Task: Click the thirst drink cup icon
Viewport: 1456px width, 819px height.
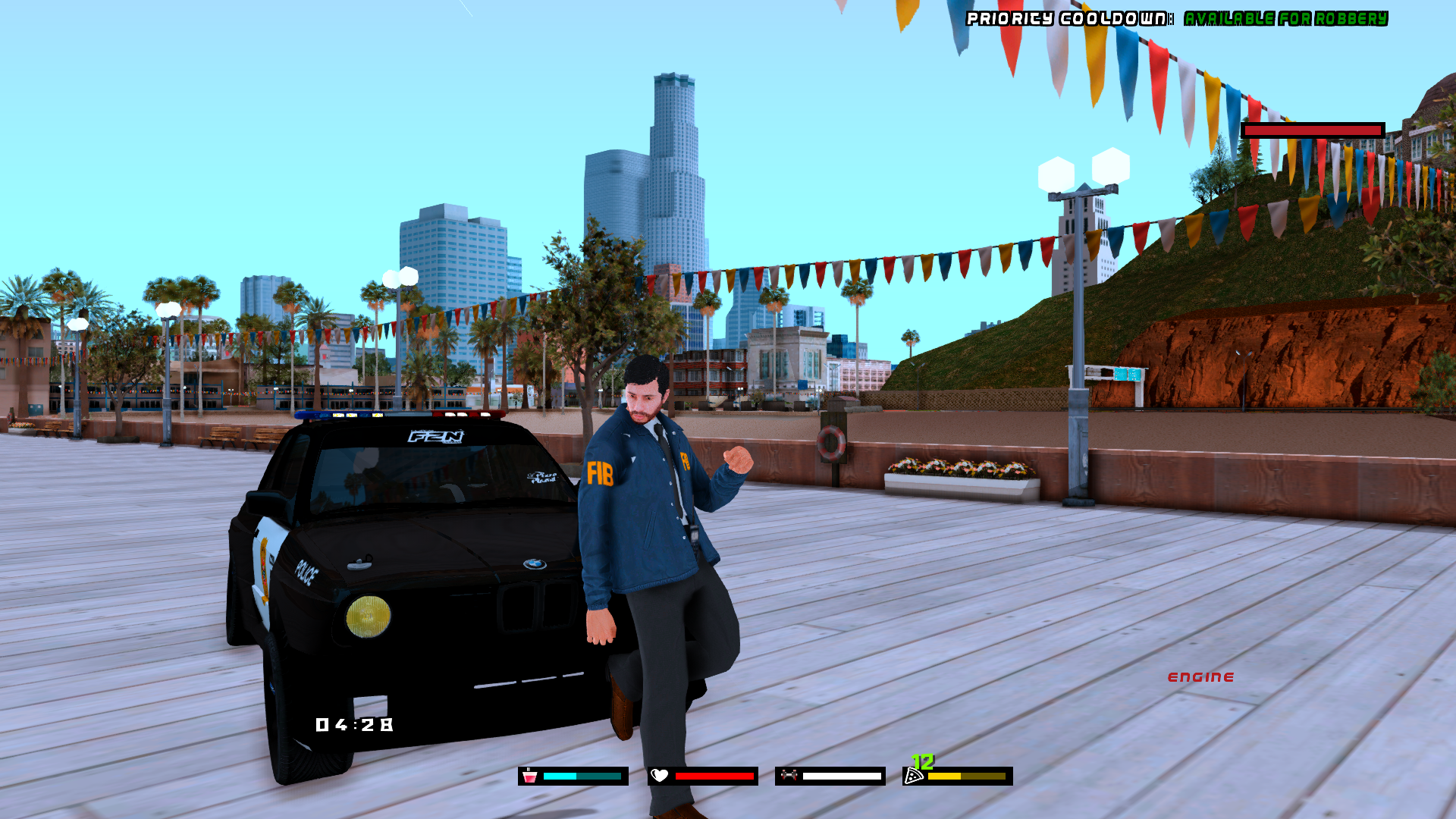Action: 529,776
